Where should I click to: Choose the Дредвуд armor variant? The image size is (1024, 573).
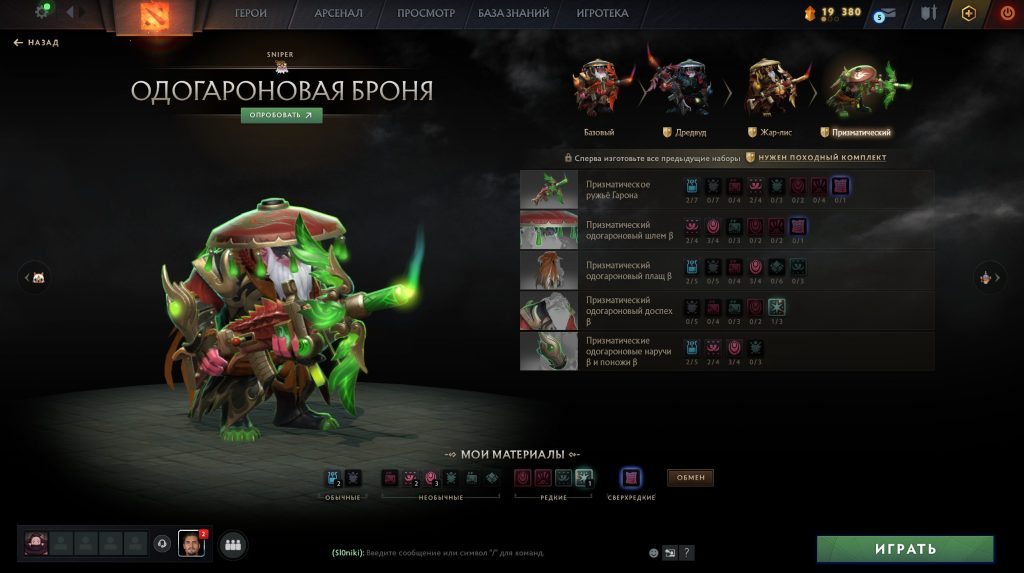point(682,92)
